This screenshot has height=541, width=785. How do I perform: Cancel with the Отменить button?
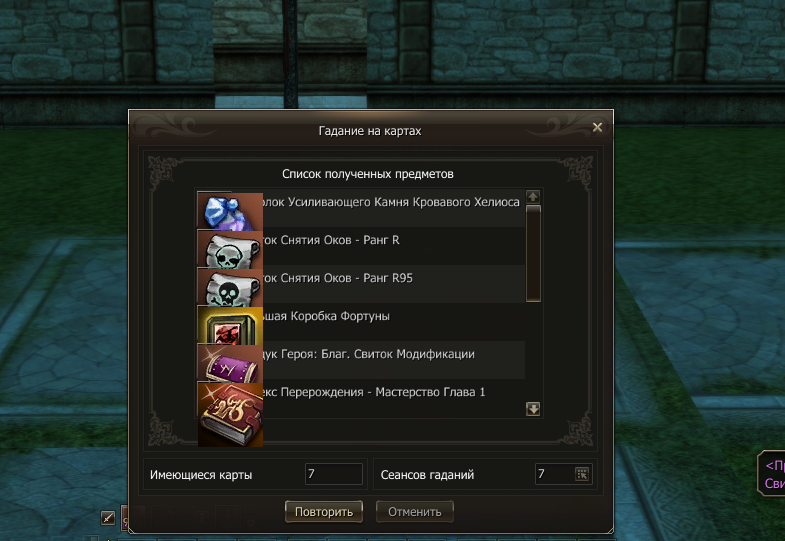[x=415, y=512]
